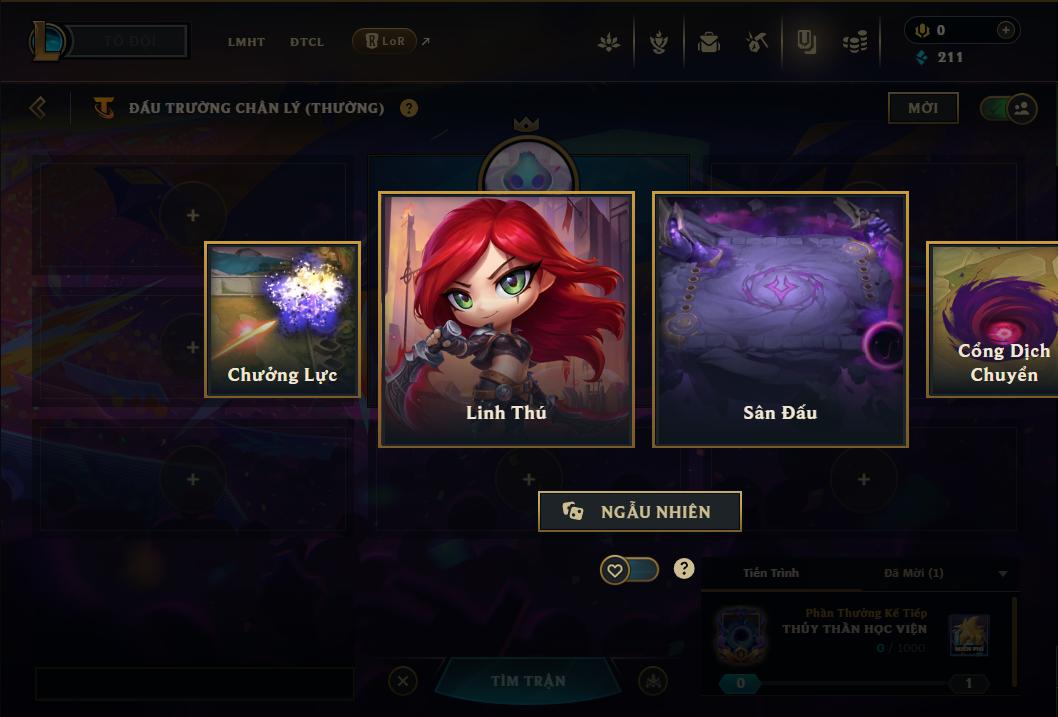1058x717 pixels.
Task: Open the help icon beside the heart toggle
Action: [684, 569]
